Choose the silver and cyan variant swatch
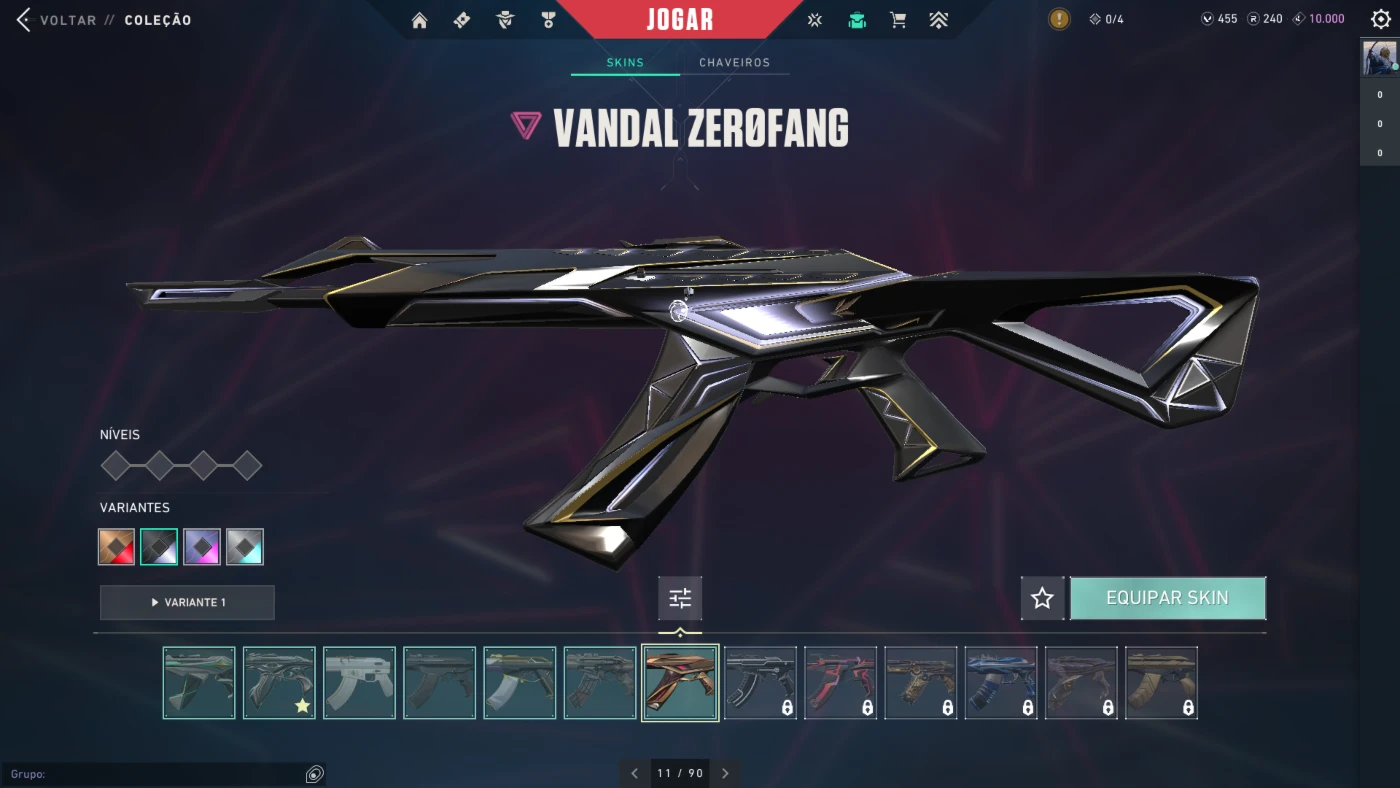The height and width of the screenshot is (788, 1400). 245,547
